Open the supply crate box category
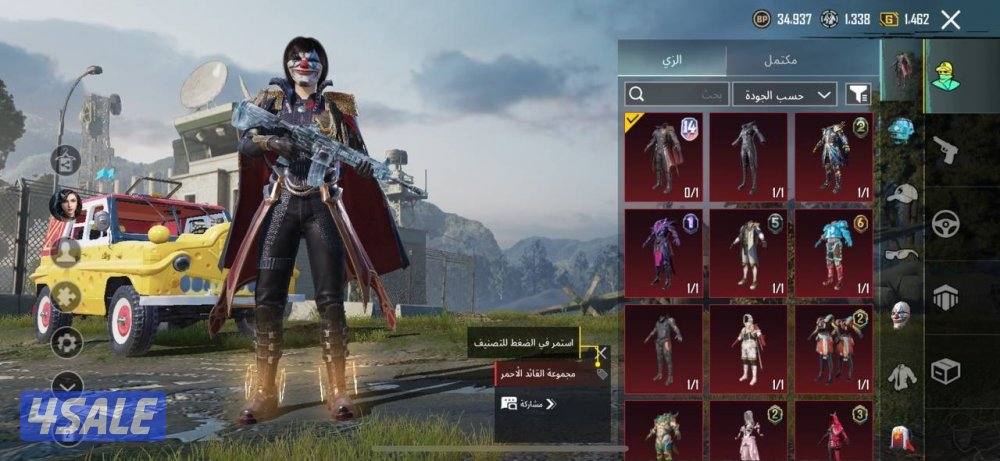 click(x=945, y=371)
